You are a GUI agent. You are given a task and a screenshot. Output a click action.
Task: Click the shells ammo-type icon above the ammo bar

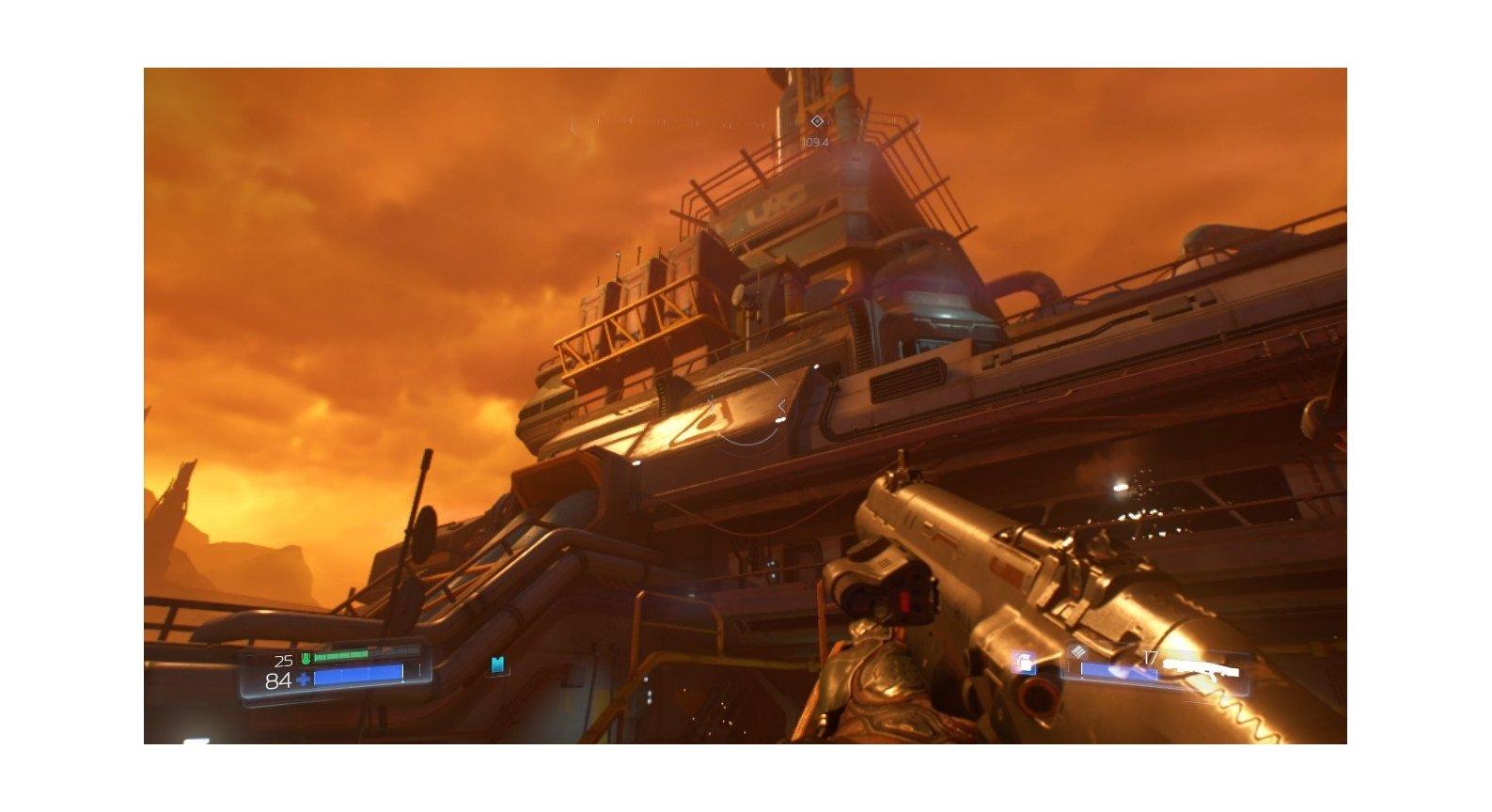click(1078, 653)
